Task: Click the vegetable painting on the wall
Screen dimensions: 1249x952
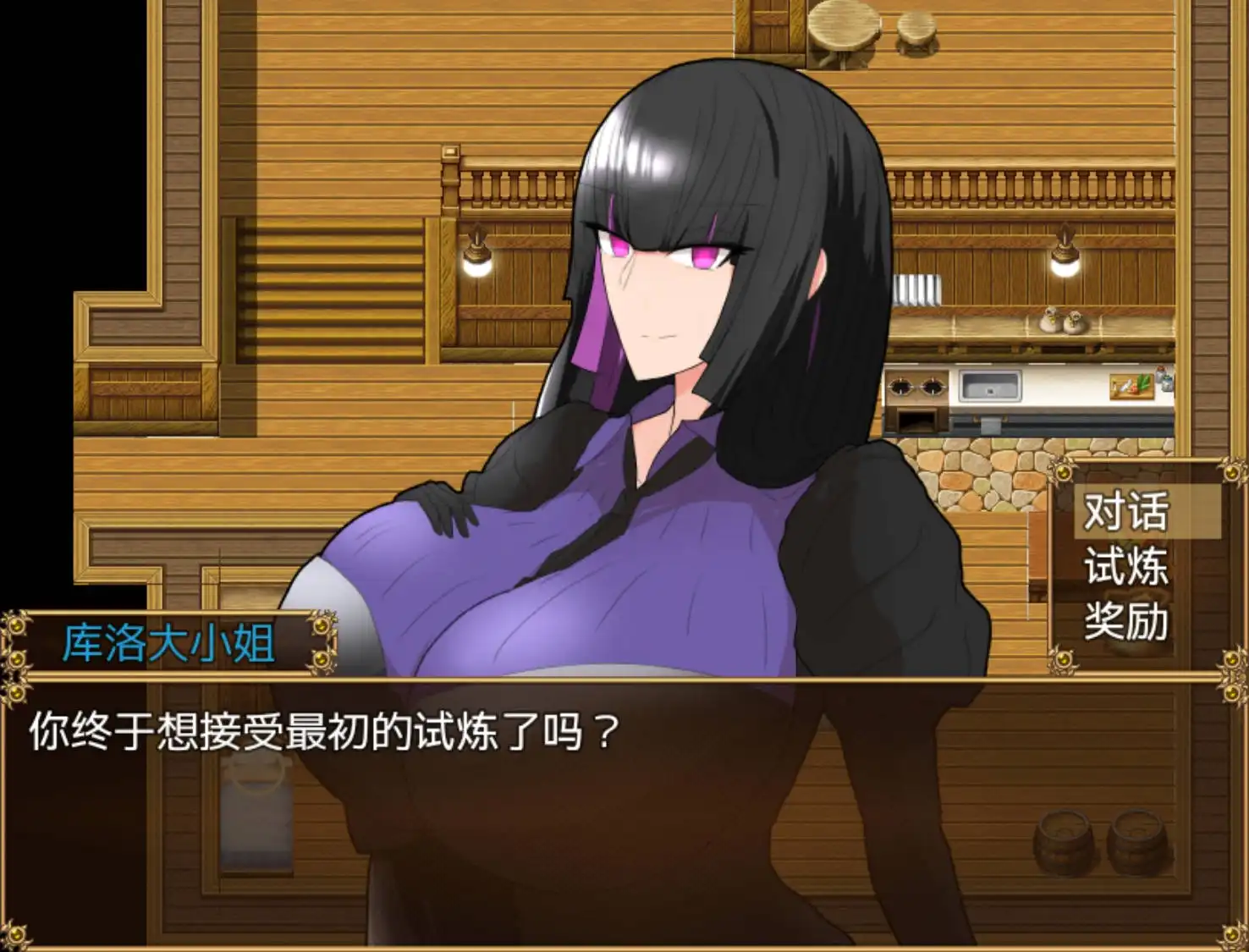Action: pyautogui.click(x=1131, y=385)
